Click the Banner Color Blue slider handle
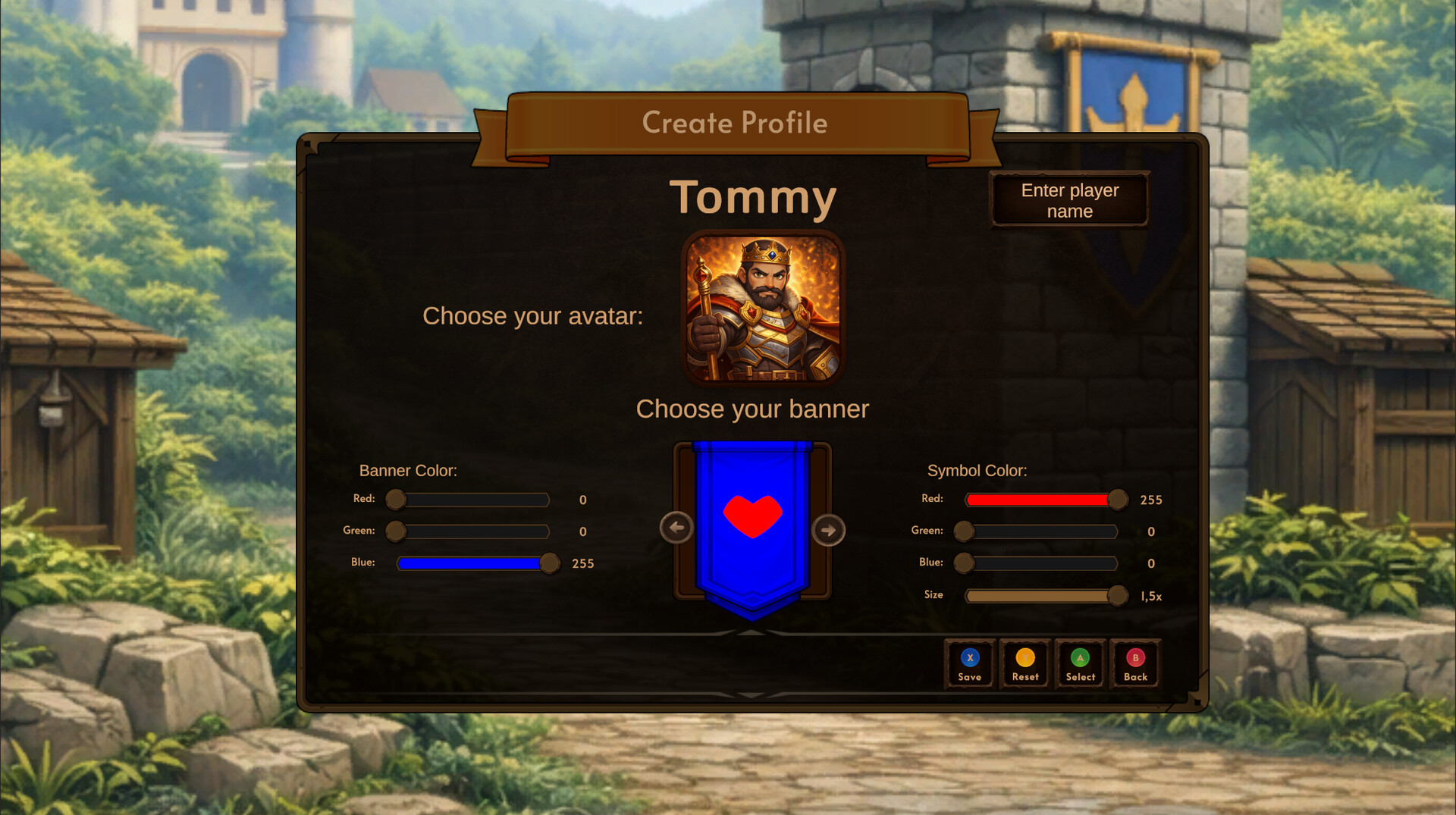The width and height of the screenshot is (1456, 815). pyautogui.click(x=551, y=563)
